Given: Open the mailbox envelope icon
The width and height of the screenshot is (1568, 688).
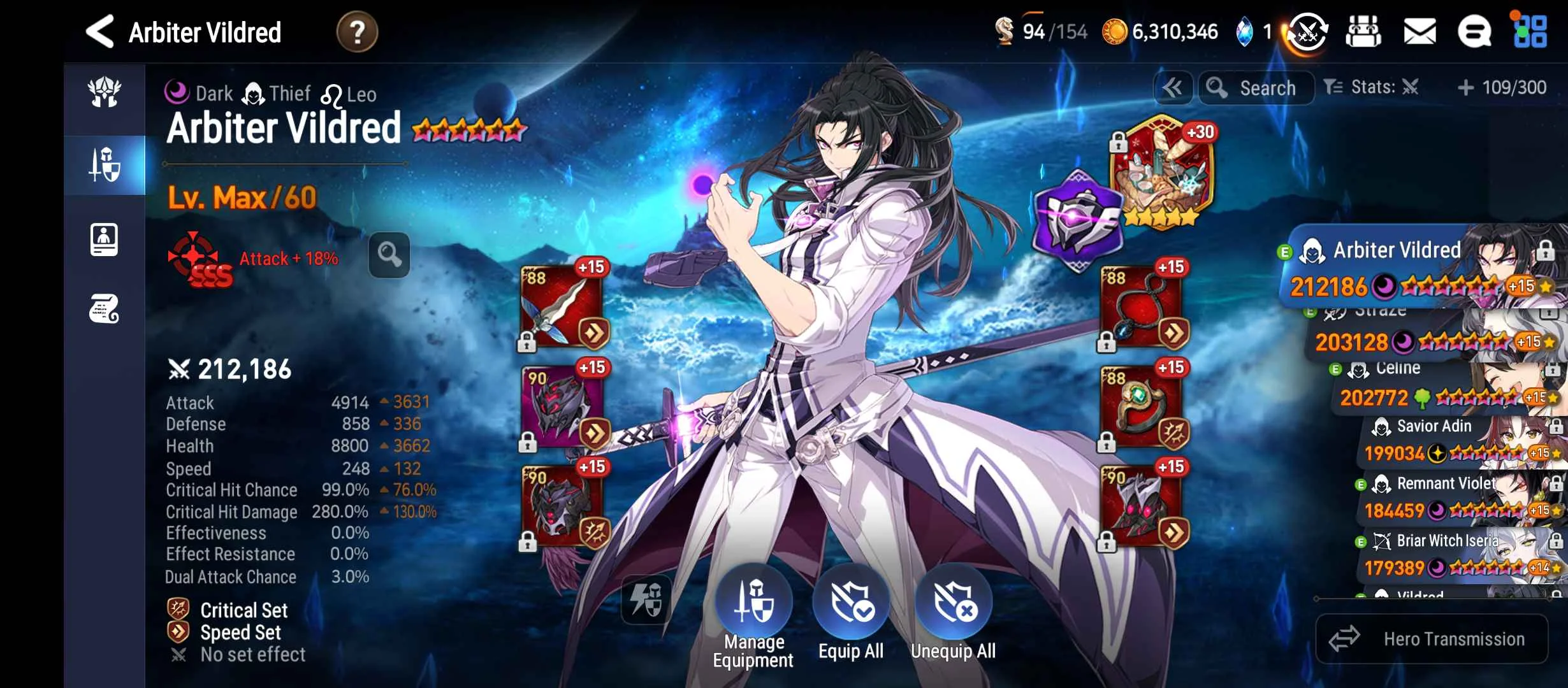Looking at the screenshot, I should tap(1419, 32).
